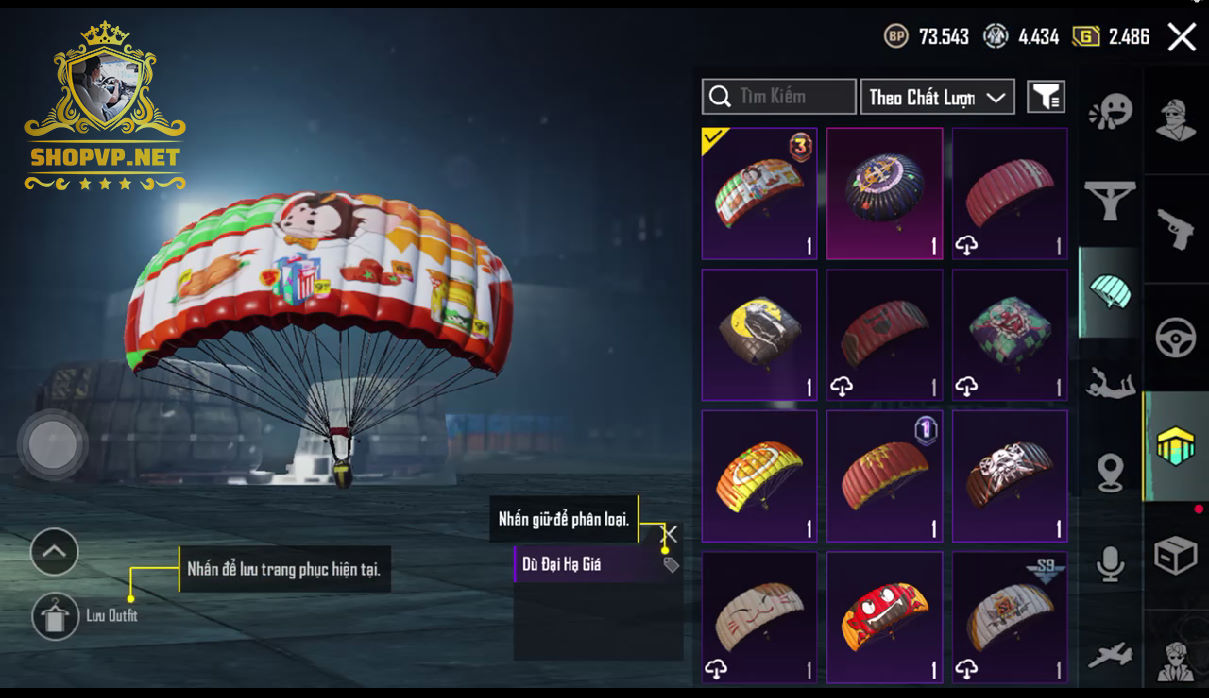The height and width of the screenshot is (698, 1209).
Task: Open the steering wheel vehicle tab
Action: click(x=1176, y=338)
